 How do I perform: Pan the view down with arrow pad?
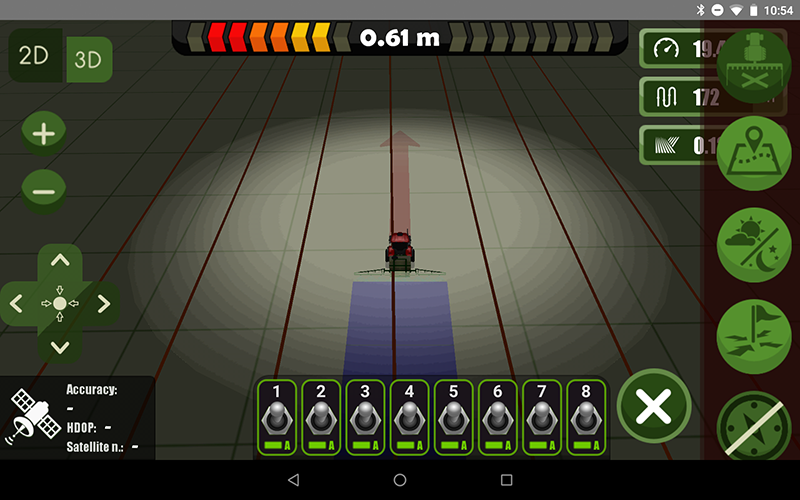60,346
